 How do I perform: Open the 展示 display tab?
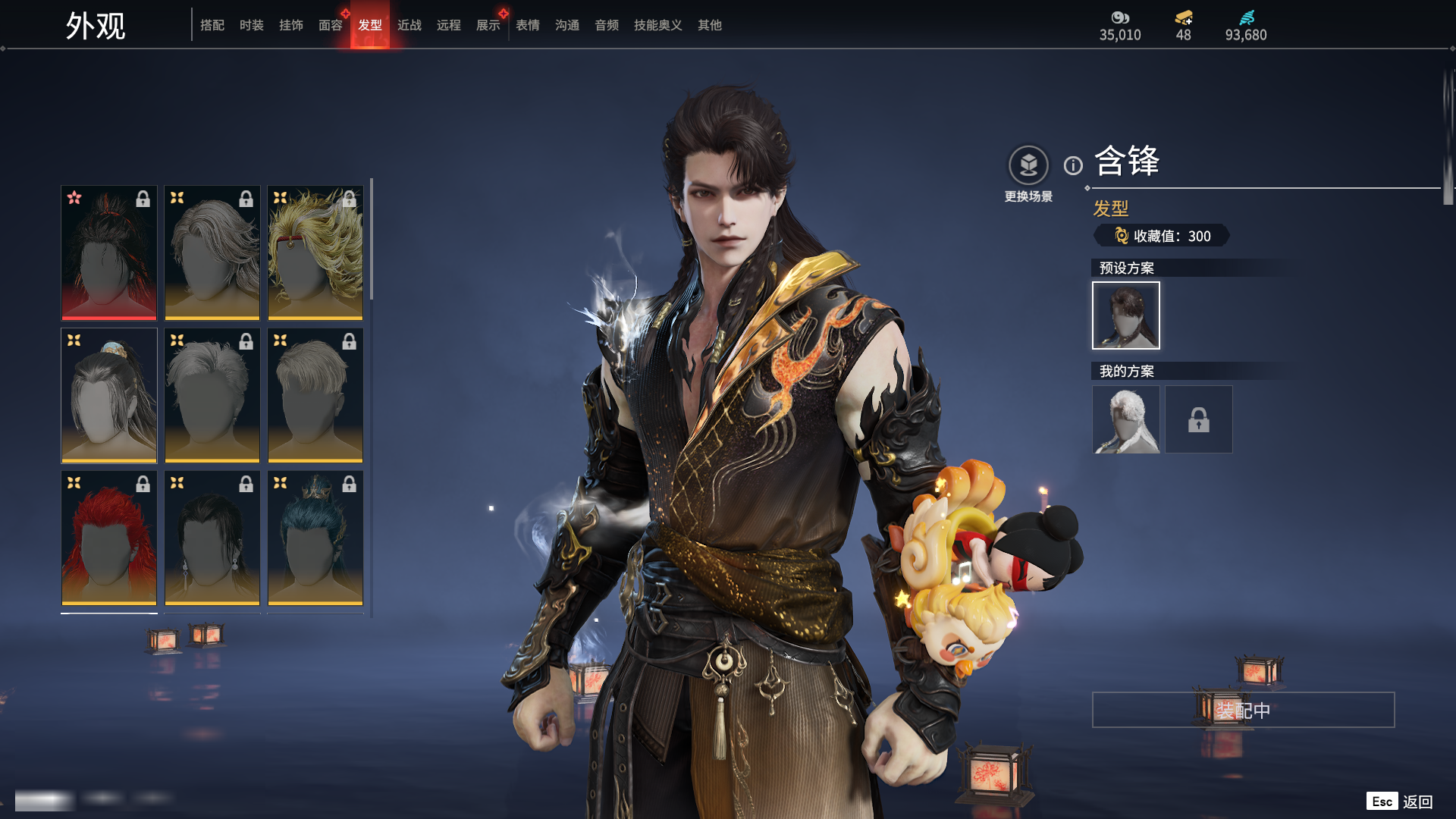488,25
